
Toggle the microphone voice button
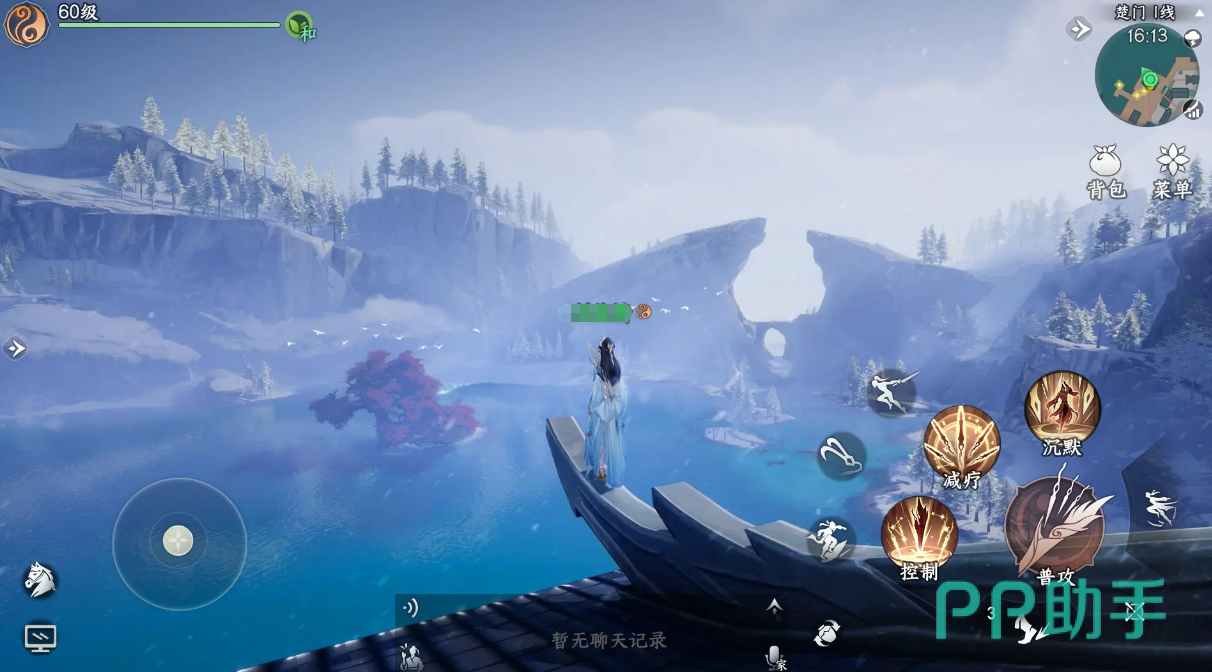point(773,656)
